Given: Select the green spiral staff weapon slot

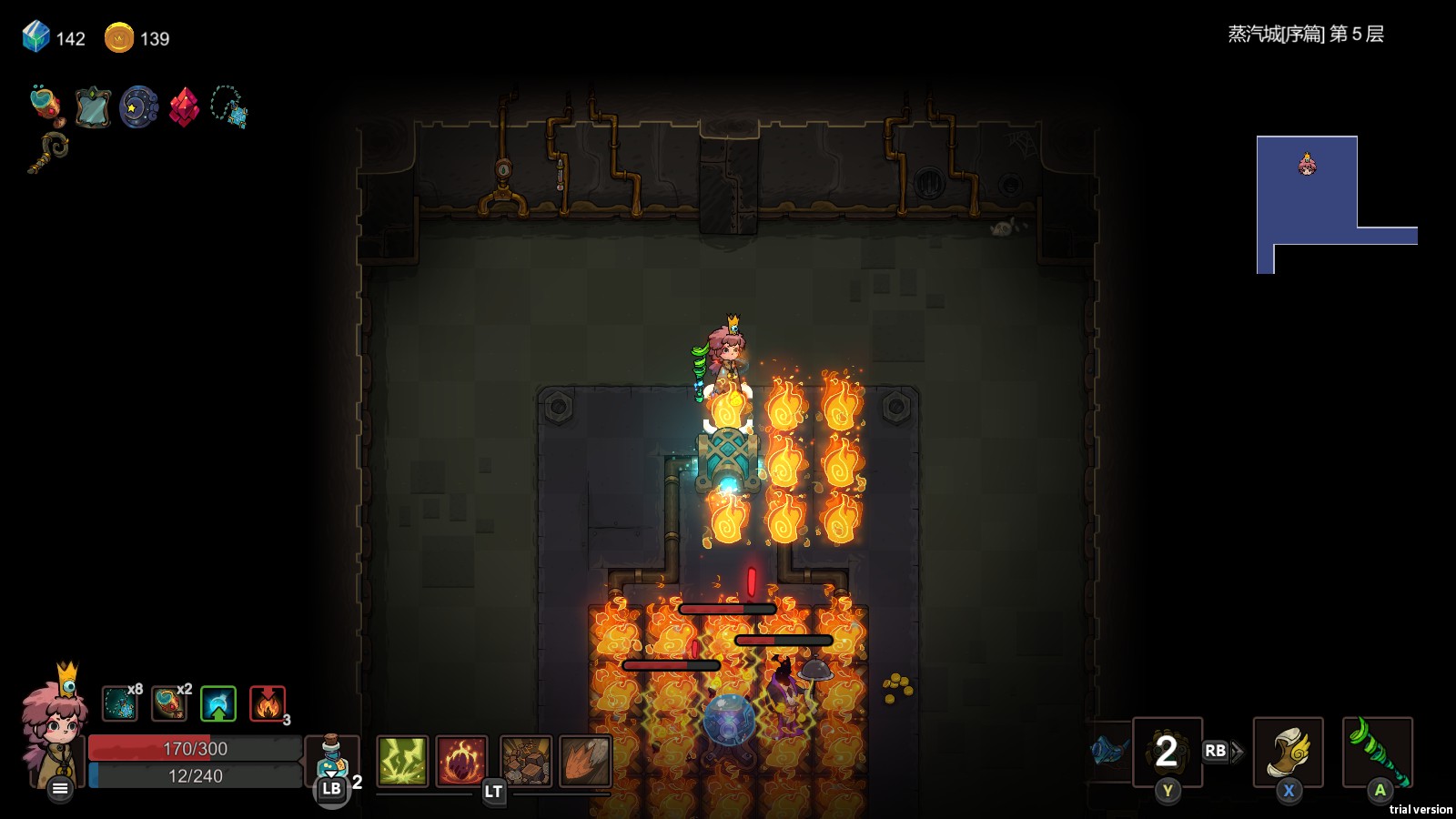Looking at the screenshot, I should pos(1378,752).
